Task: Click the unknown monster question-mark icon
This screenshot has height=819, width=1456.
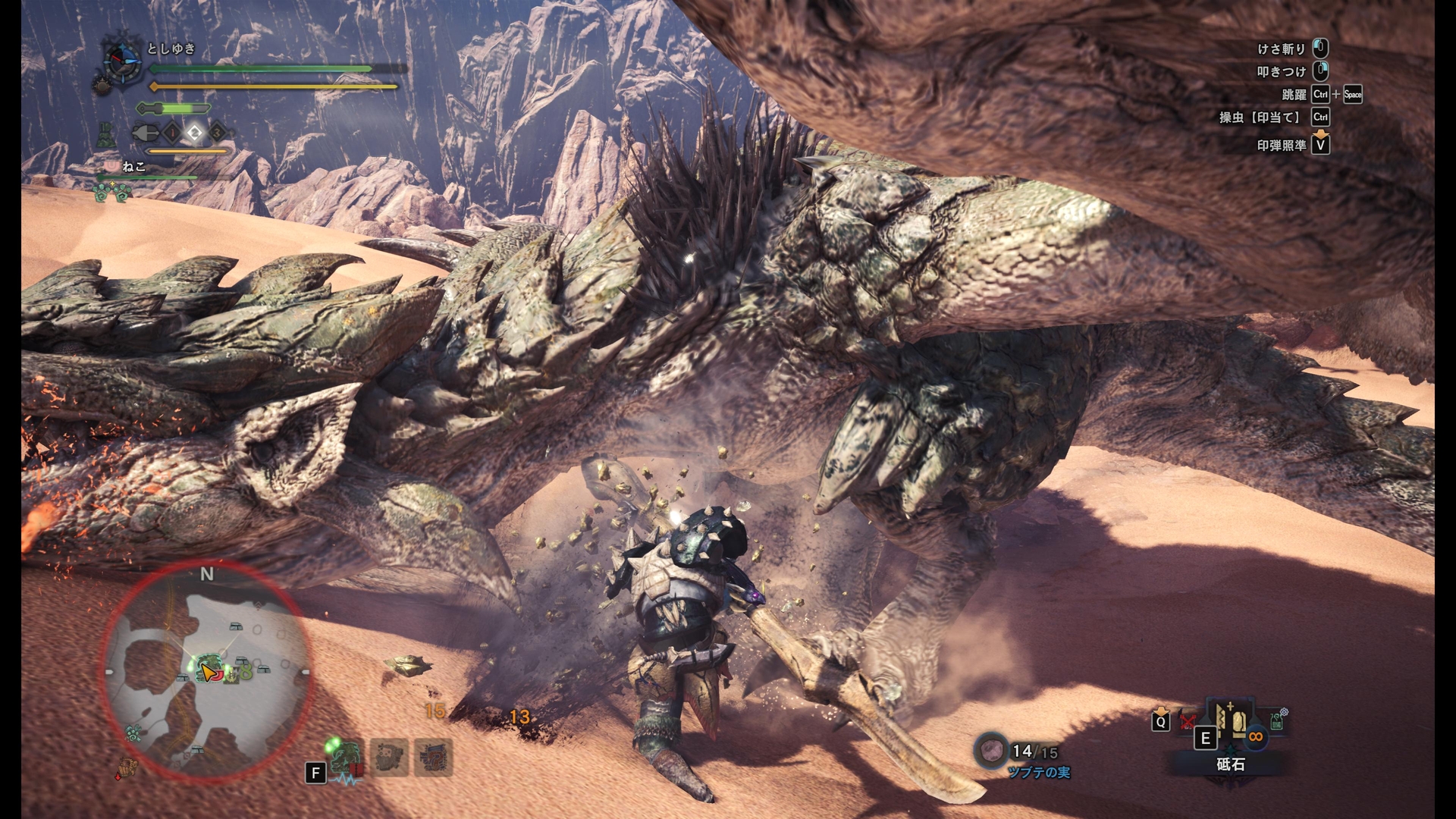Action: click(434, 758)
